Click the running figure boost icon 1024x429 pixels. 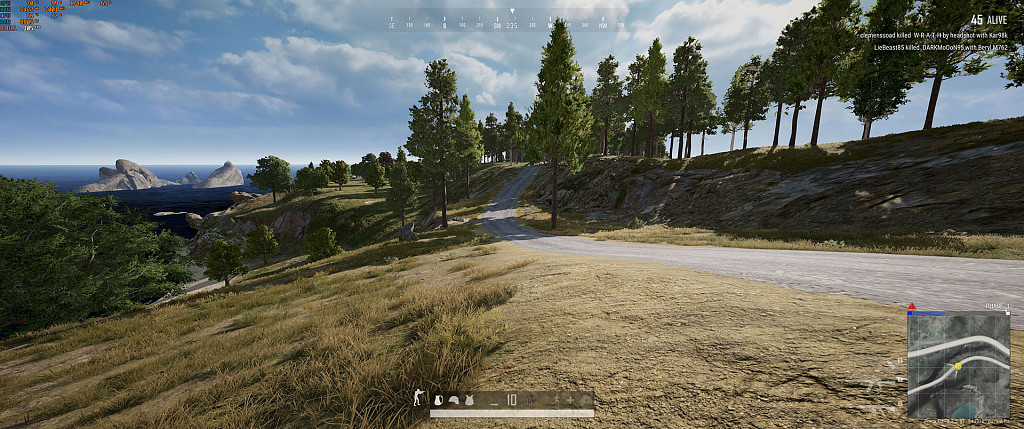556,400
